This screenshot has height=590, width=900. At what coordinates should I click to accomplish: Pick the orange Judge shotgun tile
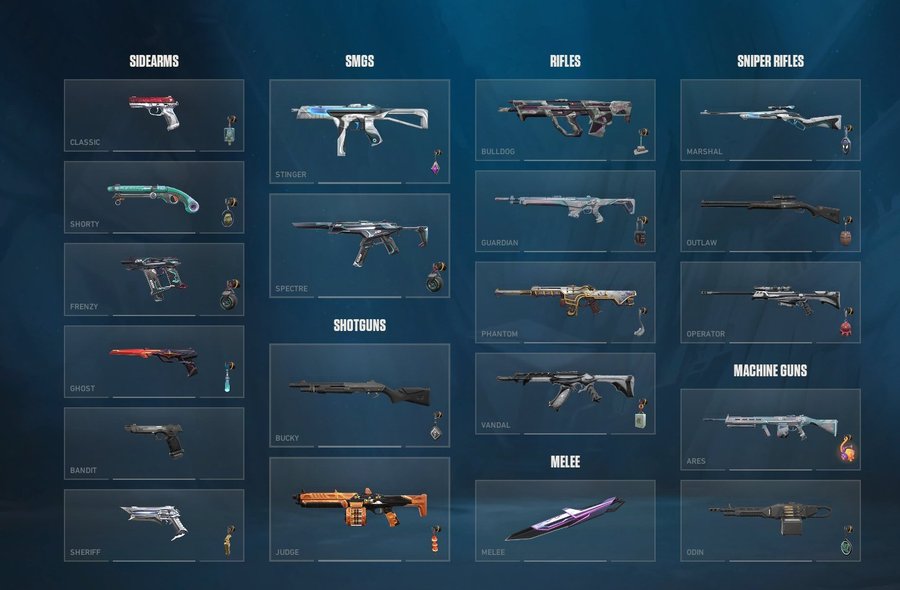coord(359,508)
